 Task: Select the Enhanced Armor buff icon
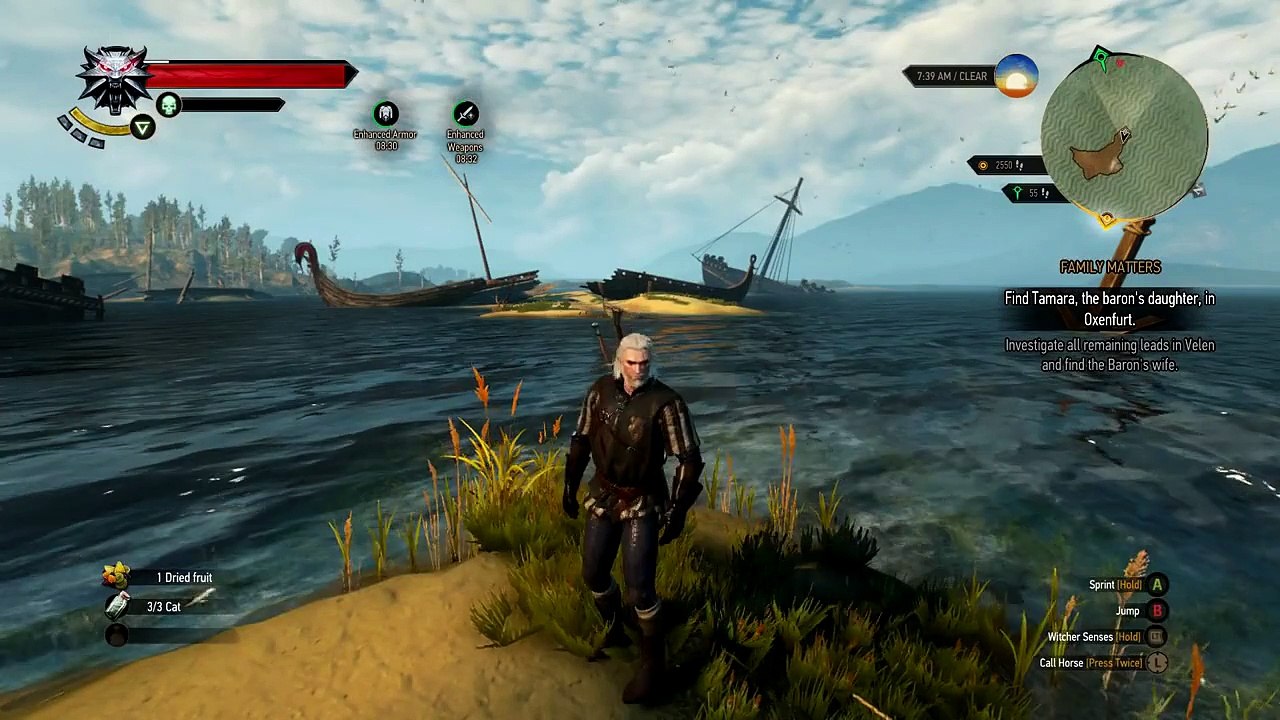pos(385,114)
